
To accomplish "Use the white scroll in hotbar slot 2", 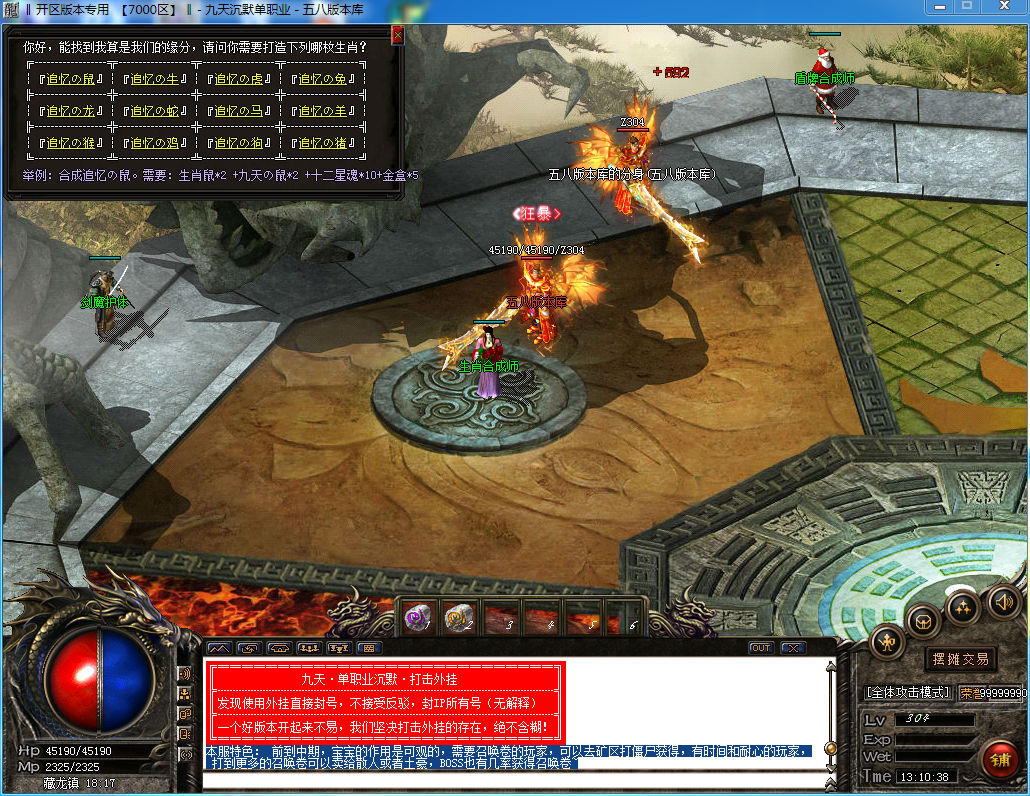I will coord(459,619).
